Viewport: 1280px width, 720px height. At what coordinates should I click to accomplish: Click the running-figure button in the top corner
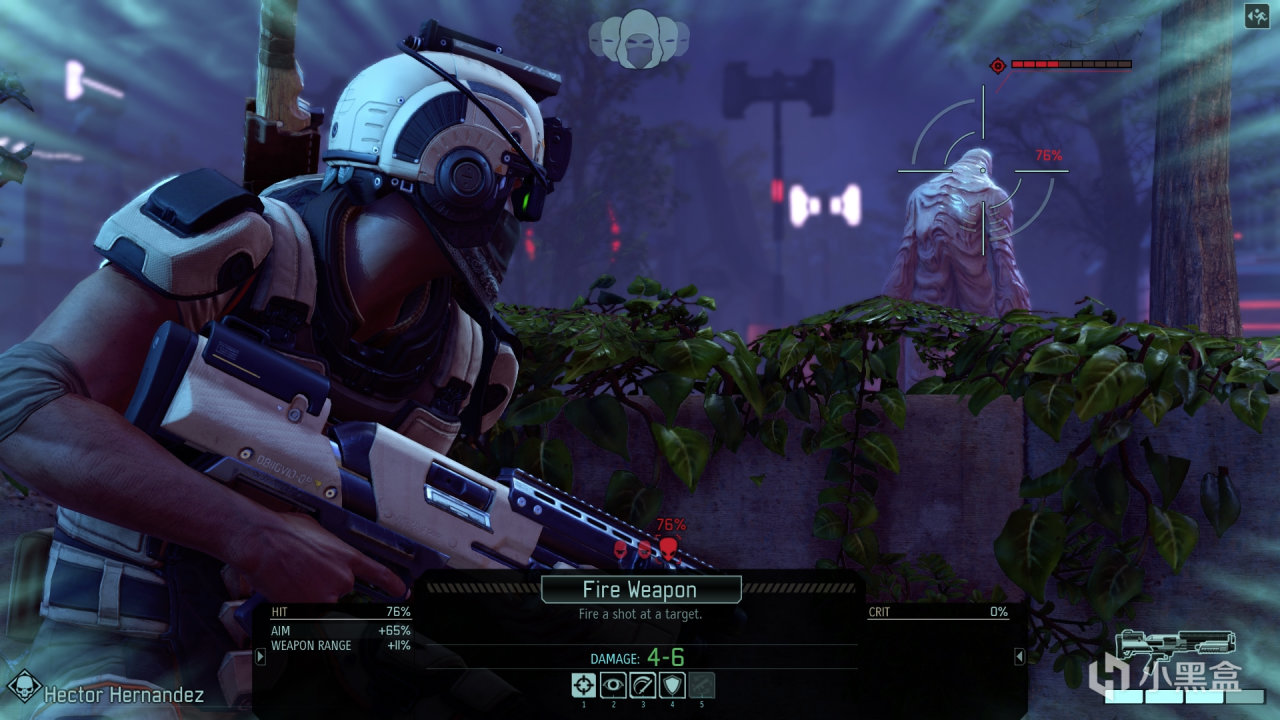point(1257,15)
